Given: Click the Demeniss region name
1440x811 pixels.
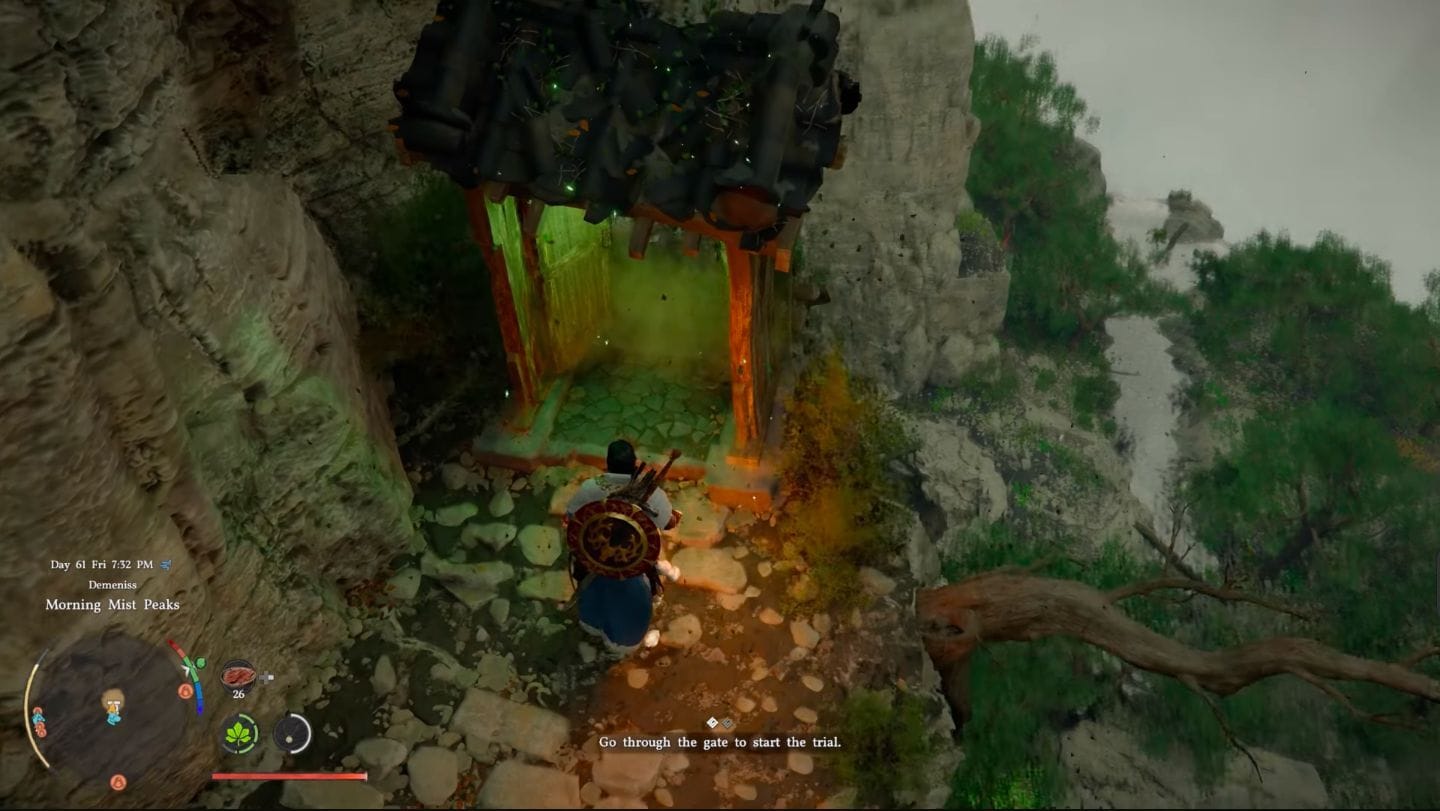Looking at the screenshot, I should [x=113, y=583].
